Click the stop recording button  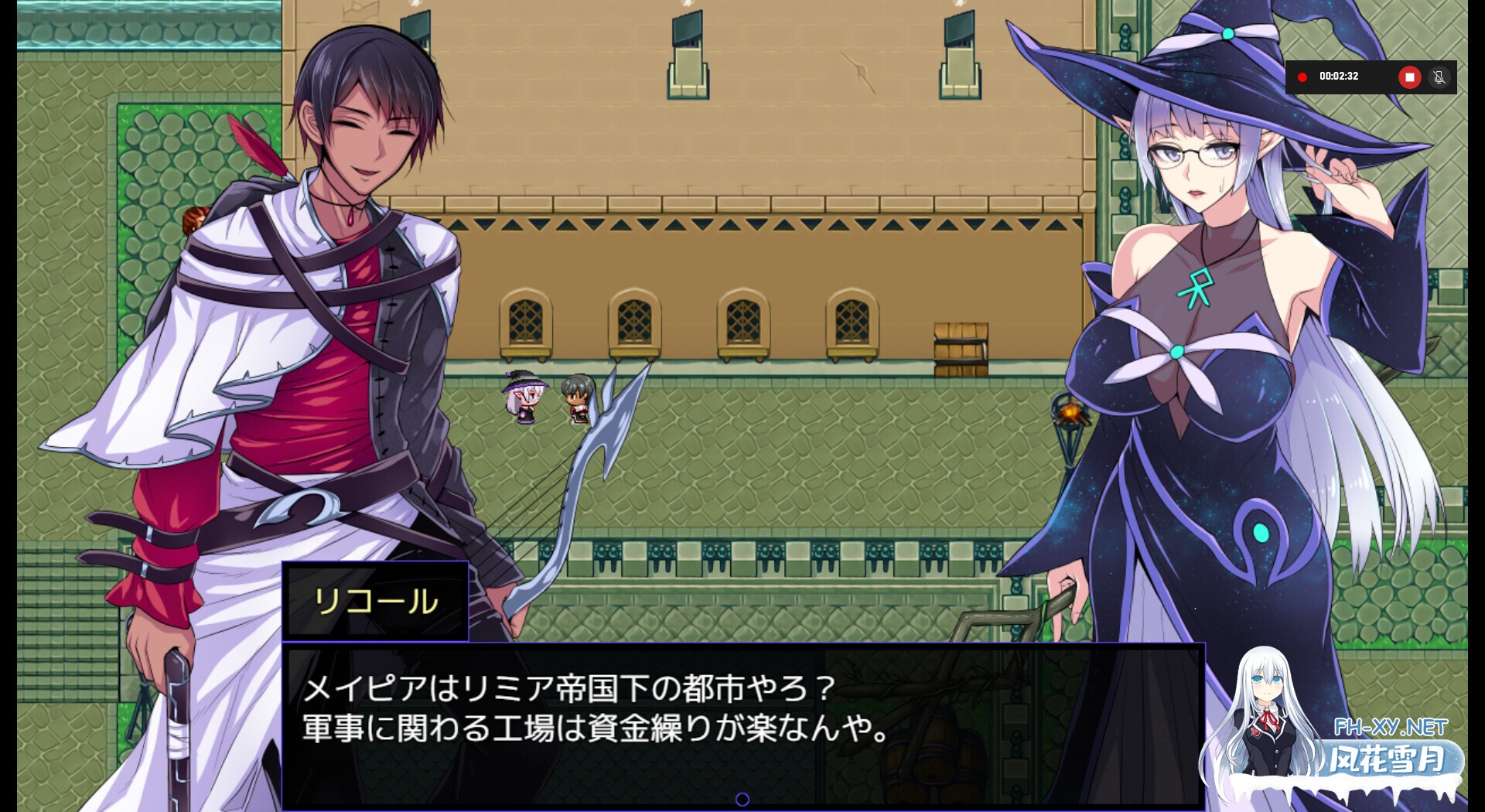point(1410,77)
